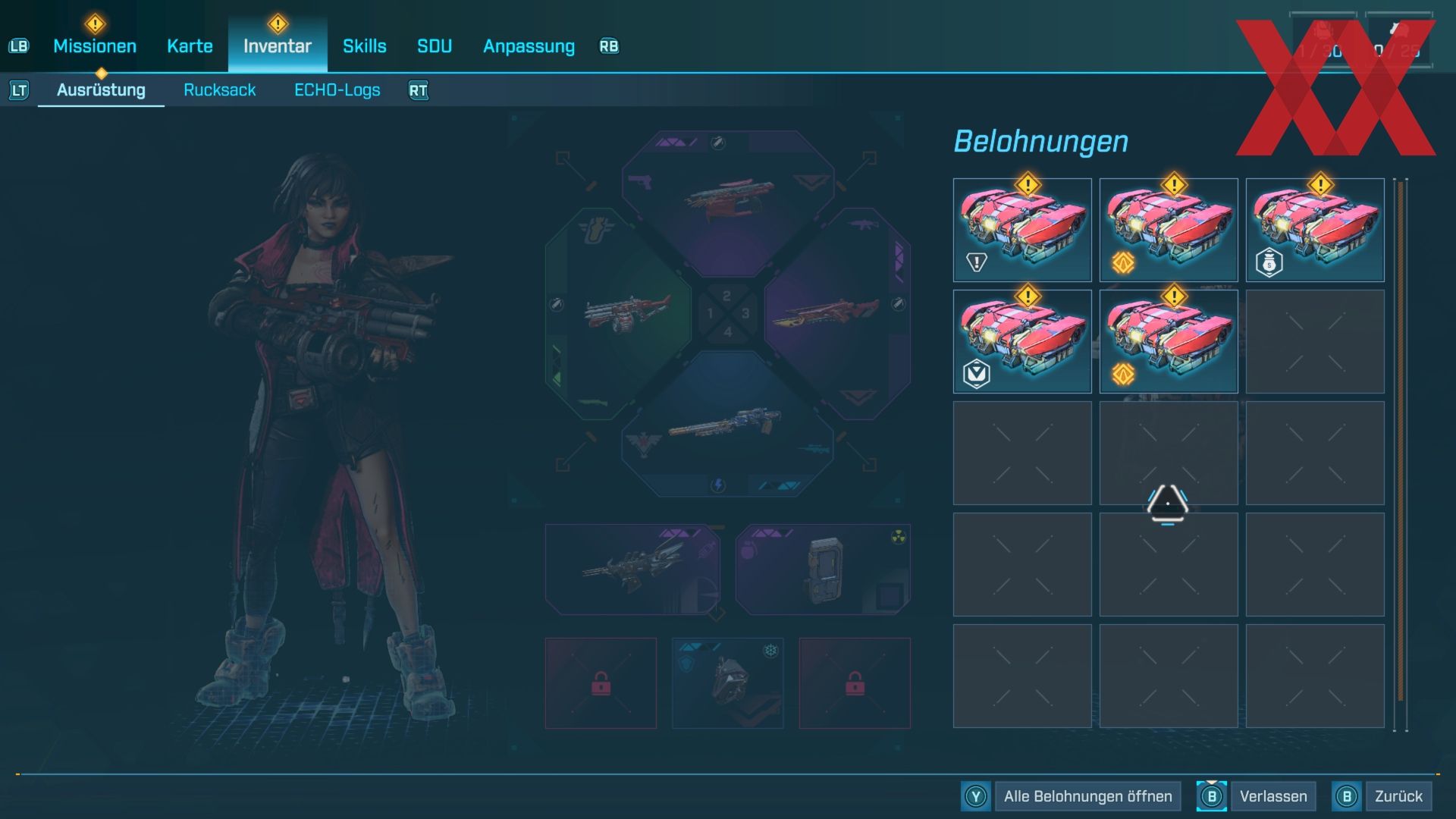The width and height of the screenshot is (1456, 819).
Task: Select the Inventar tab
Action: pos(277,46)
